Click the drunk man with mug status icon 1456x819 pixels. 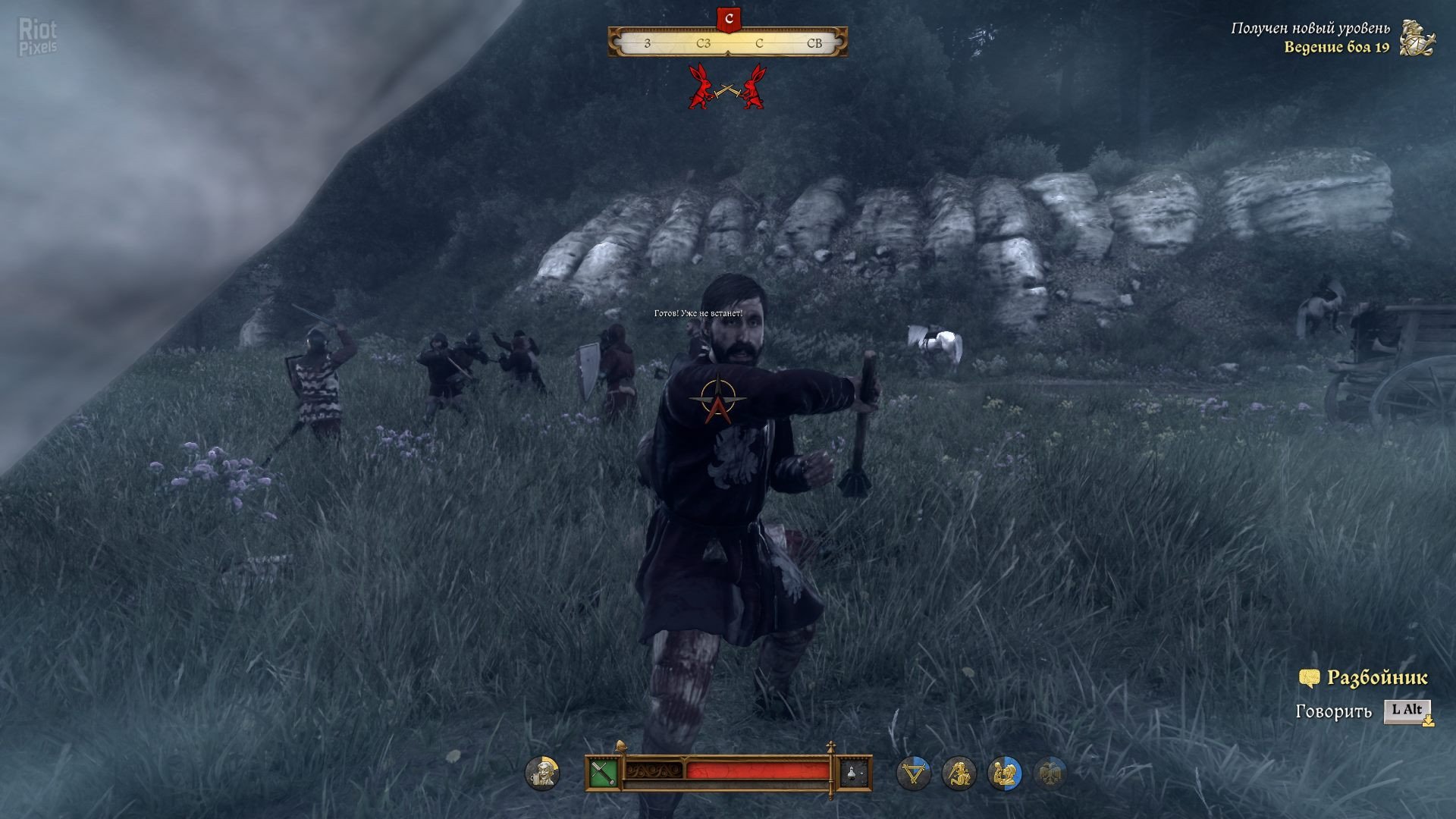[x=542, y=773]
